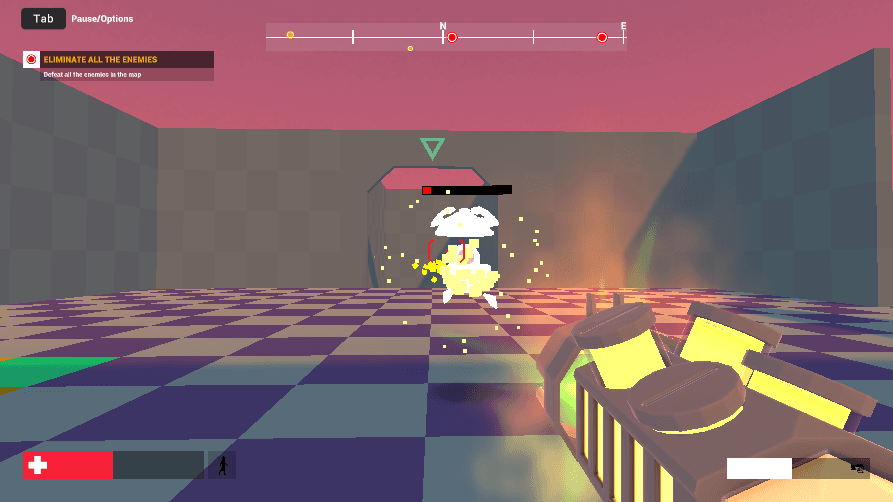The height and width of the screenshot is (502, 893).
Task: Select the red enemy marker near compass E
Action: point(602,38)
